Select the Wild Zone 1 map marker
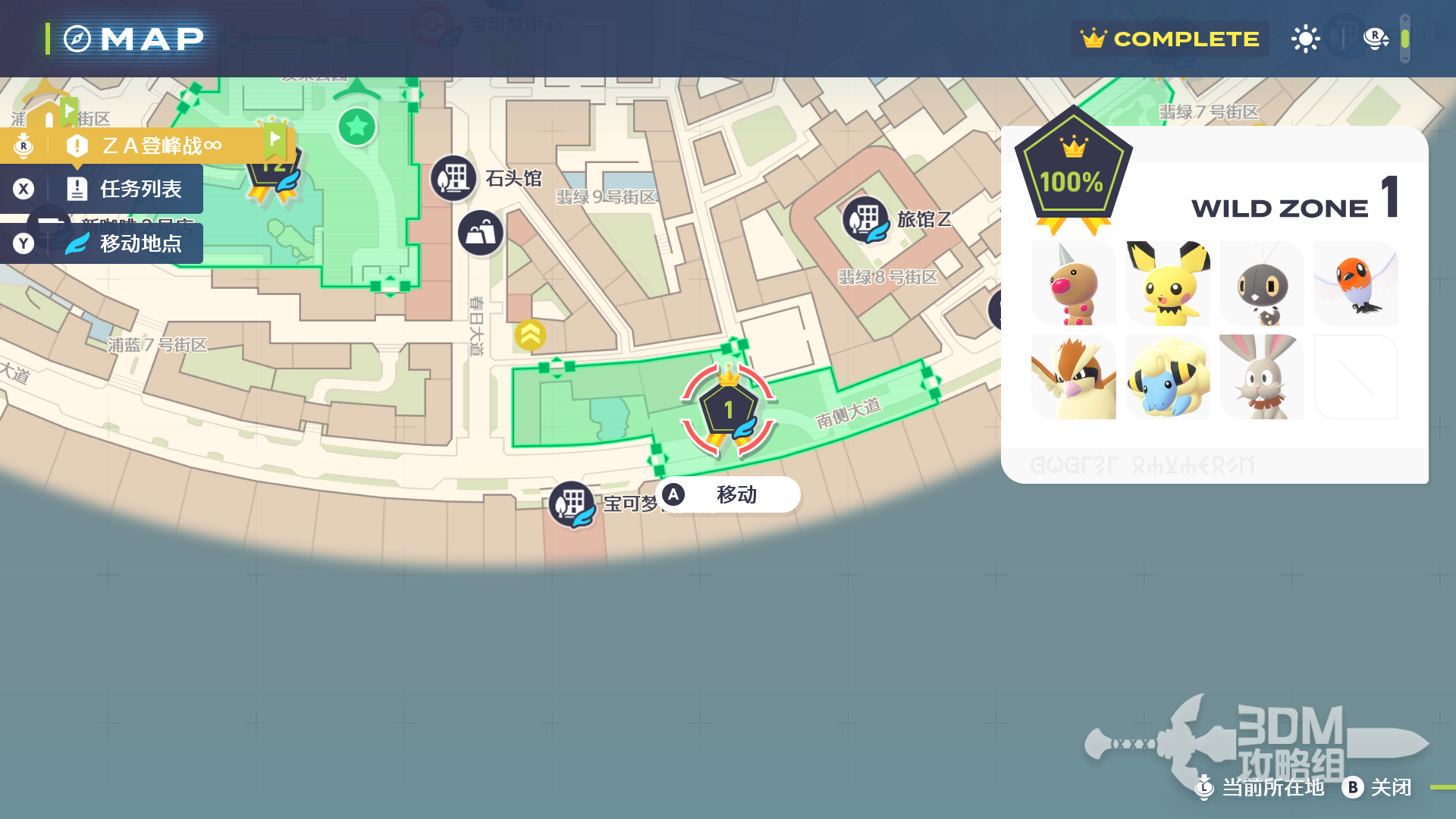Image resolution: width=1456 pixels, height=819 pixels. [728, 411]
